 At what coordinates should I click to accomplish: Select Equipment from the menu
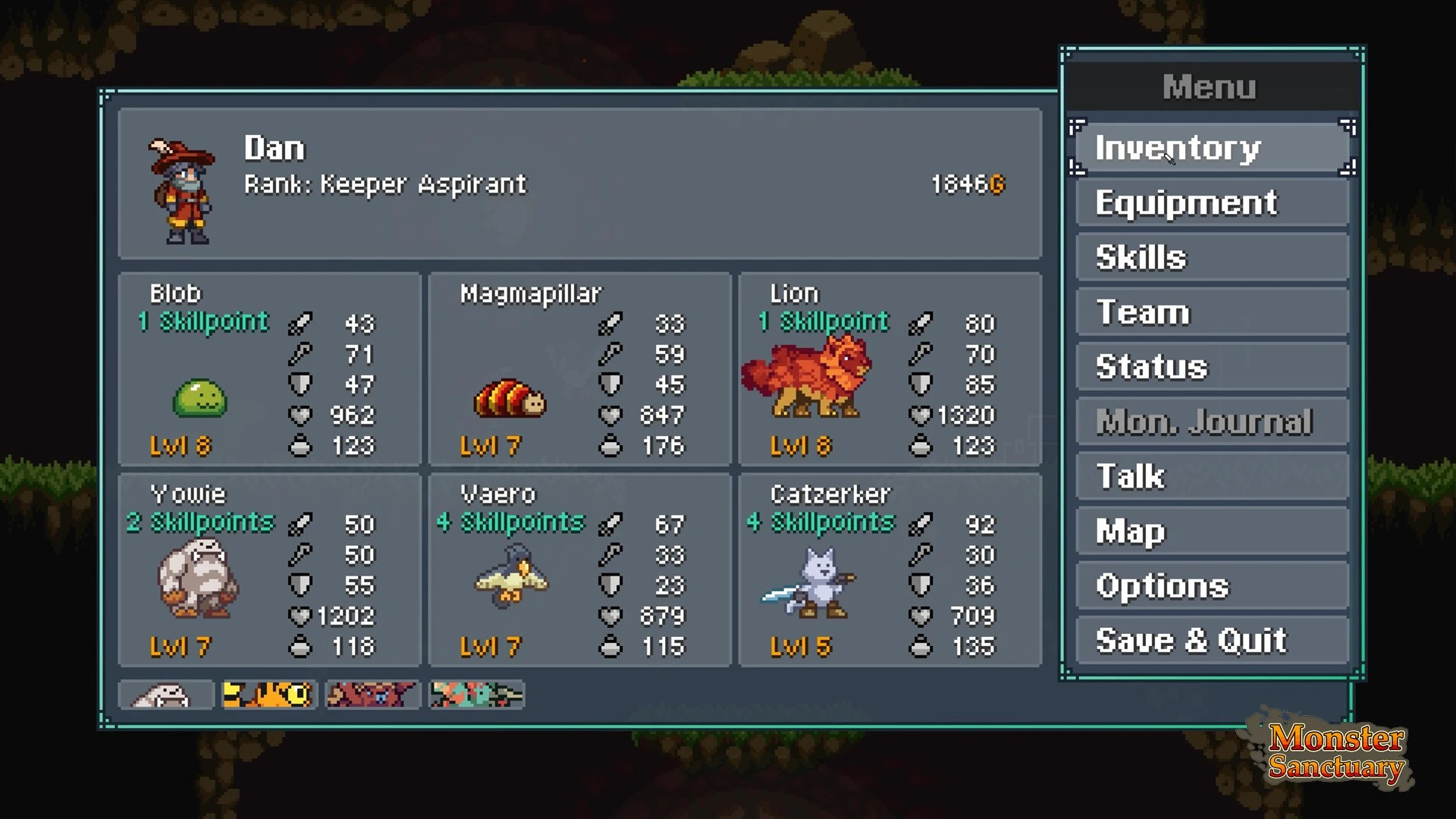point(1212,203)
